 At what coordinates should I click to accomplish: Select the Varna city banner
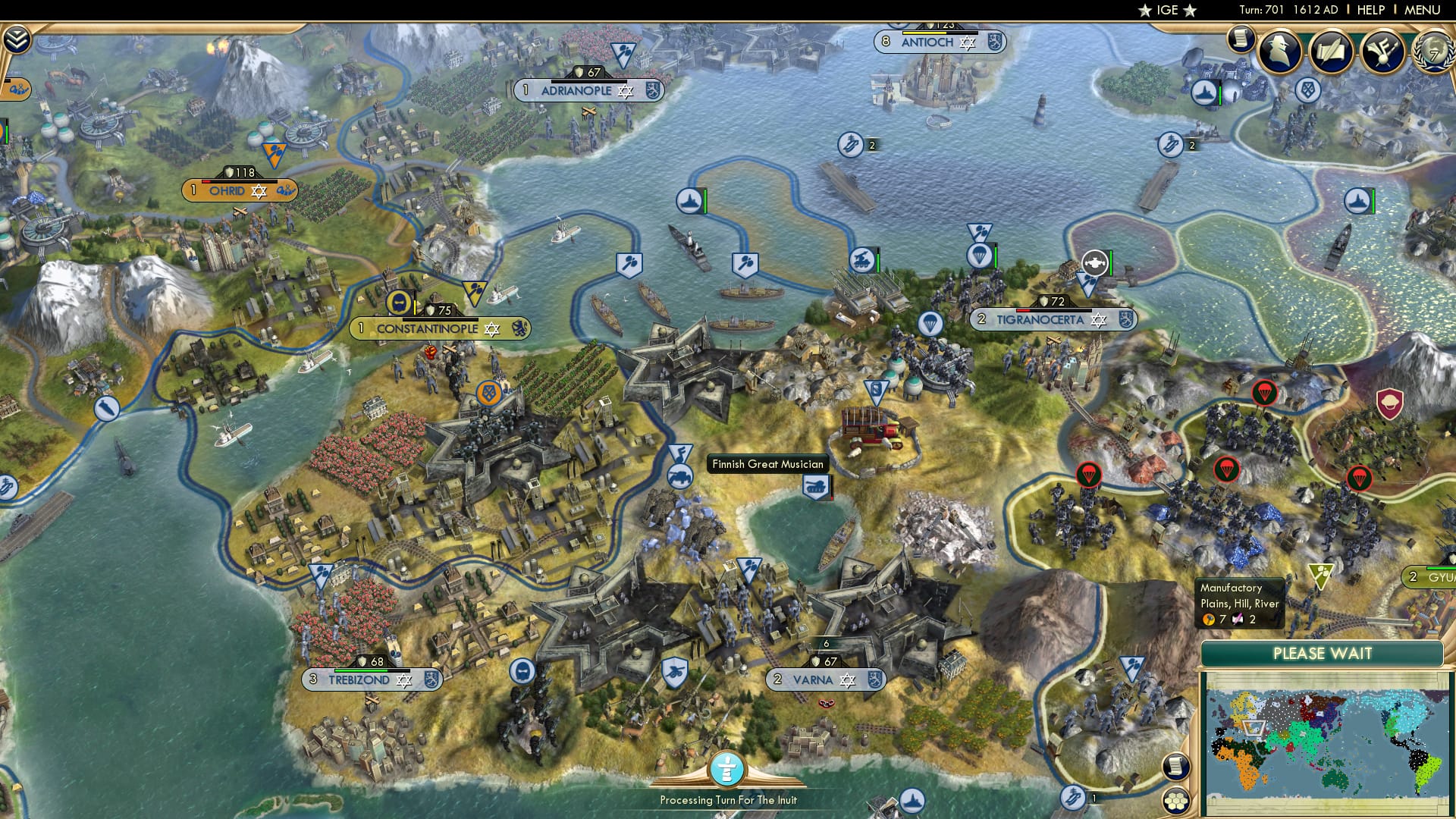827,680
